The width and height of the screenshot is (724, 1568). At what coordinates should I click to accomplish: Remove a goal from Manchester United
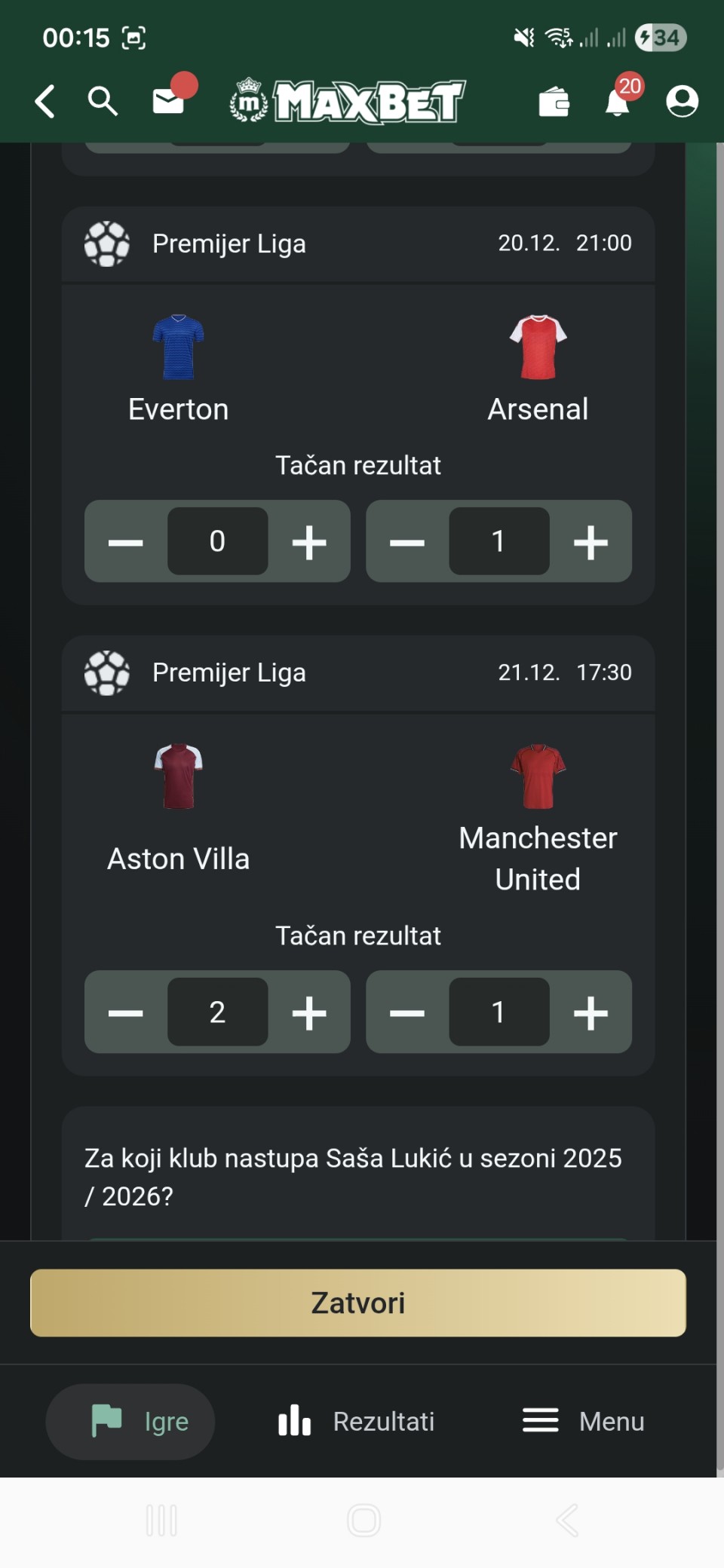click(407, 1012)
